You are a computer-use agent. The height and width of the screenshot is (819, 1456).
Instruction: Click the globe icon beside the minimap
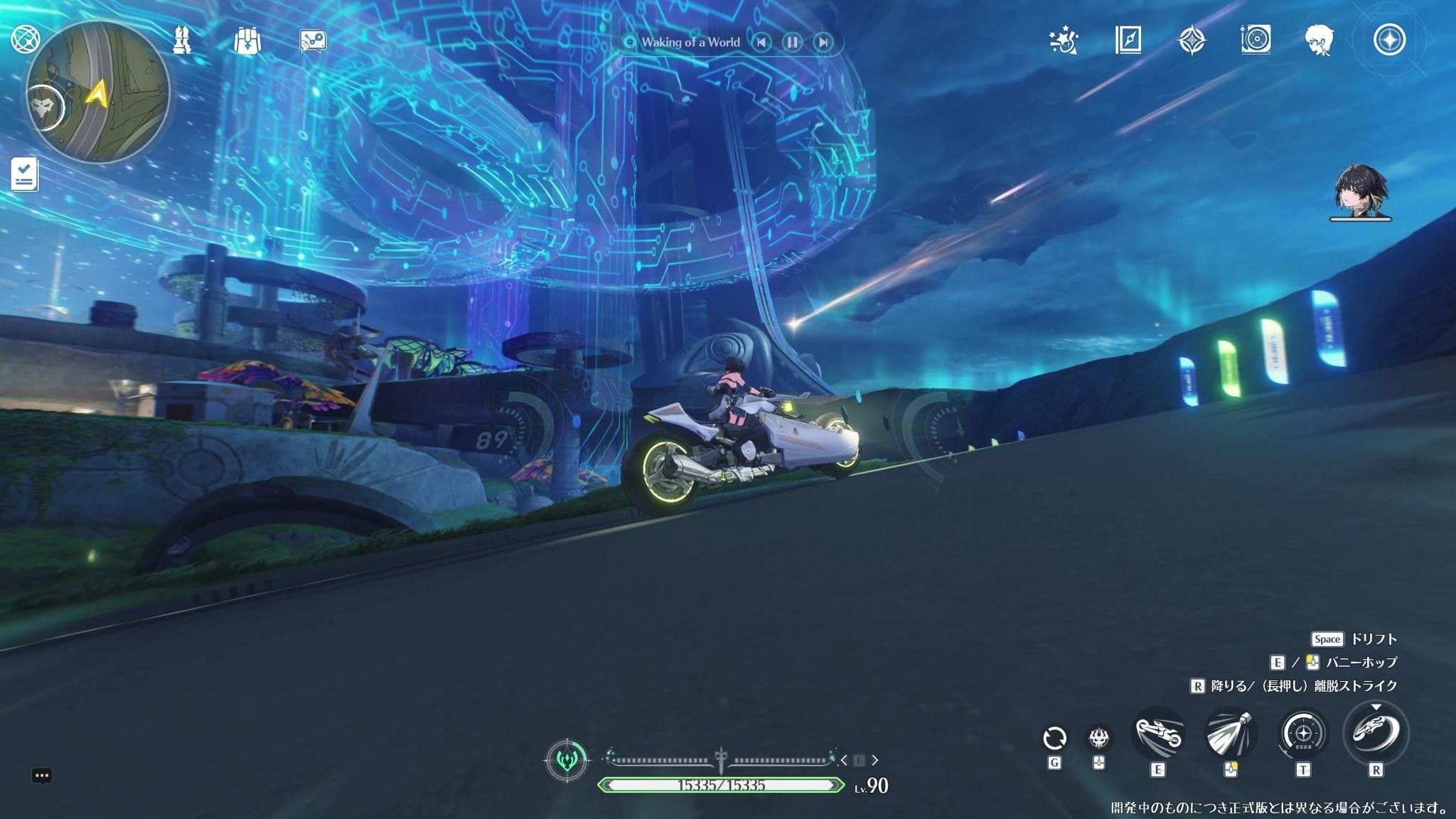(x=26, y=40)
